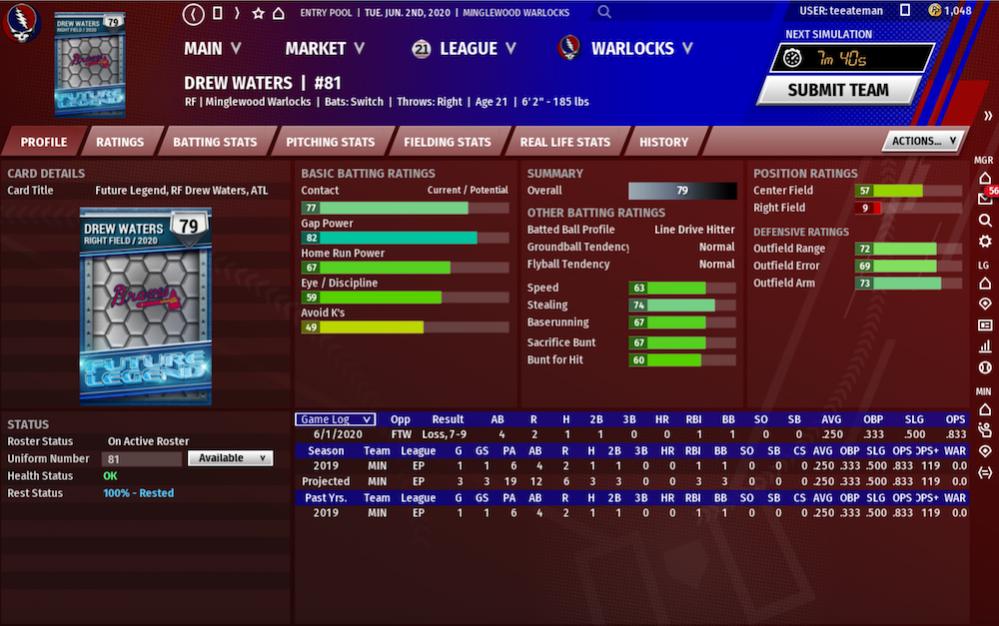Open the WARLOCKS team menu
Screen dimensions: 999x626
(x=626, y=48)
